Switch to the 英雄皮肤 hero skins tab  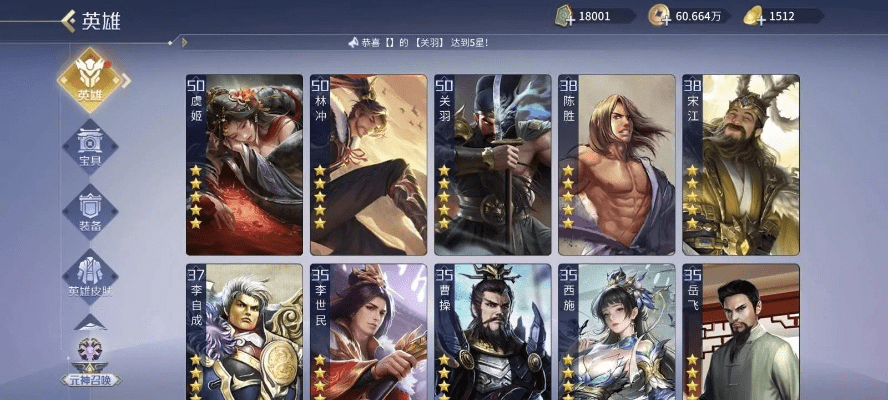(x=89, y=275)
